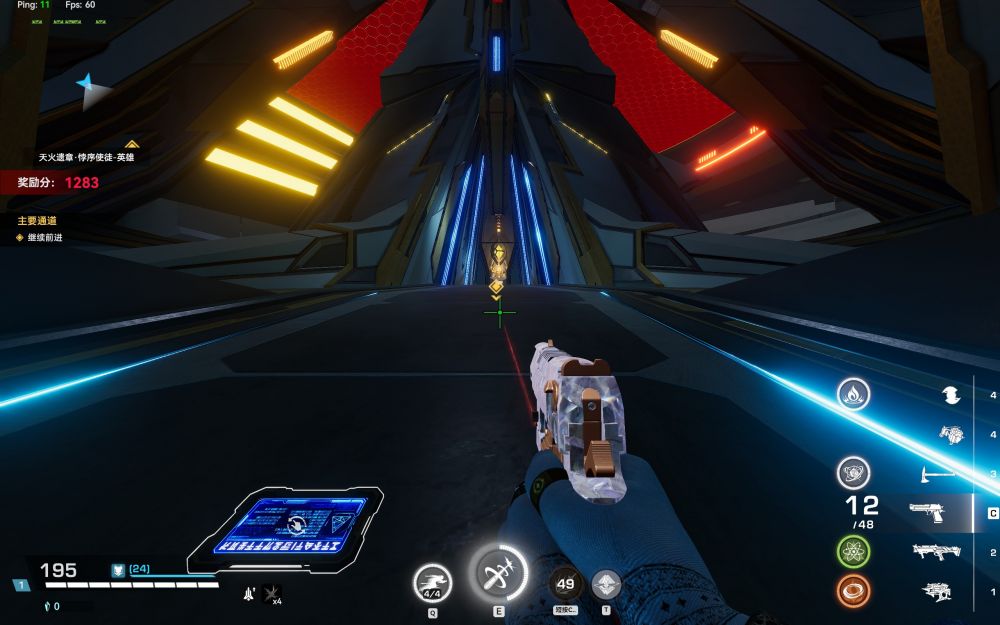Switch to the shotgun in slot 2
Screen dimensions: 1000x625
pos(935,551)
